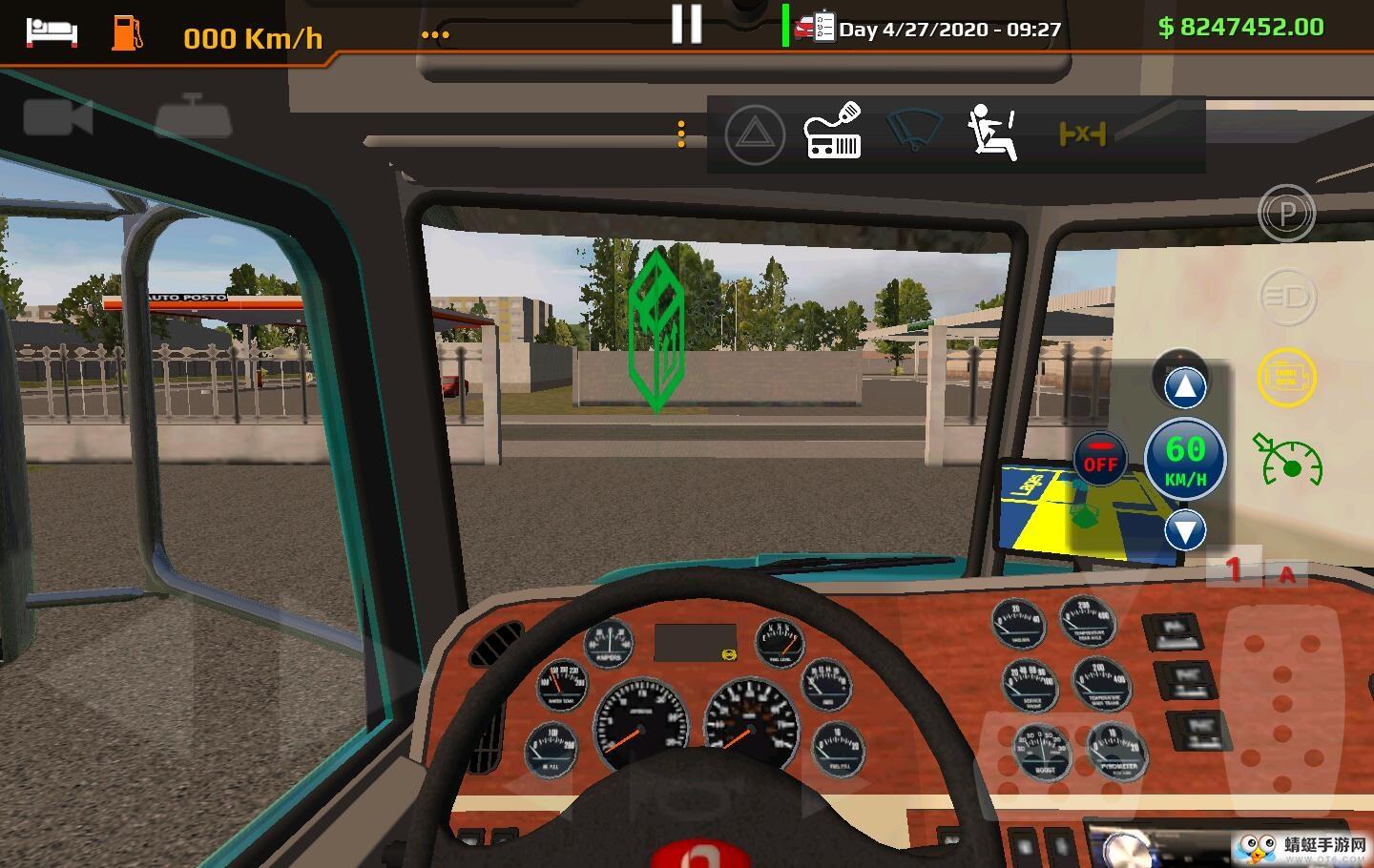Switch on the headlights
1374x868 pixels.
coord(1287,297)
